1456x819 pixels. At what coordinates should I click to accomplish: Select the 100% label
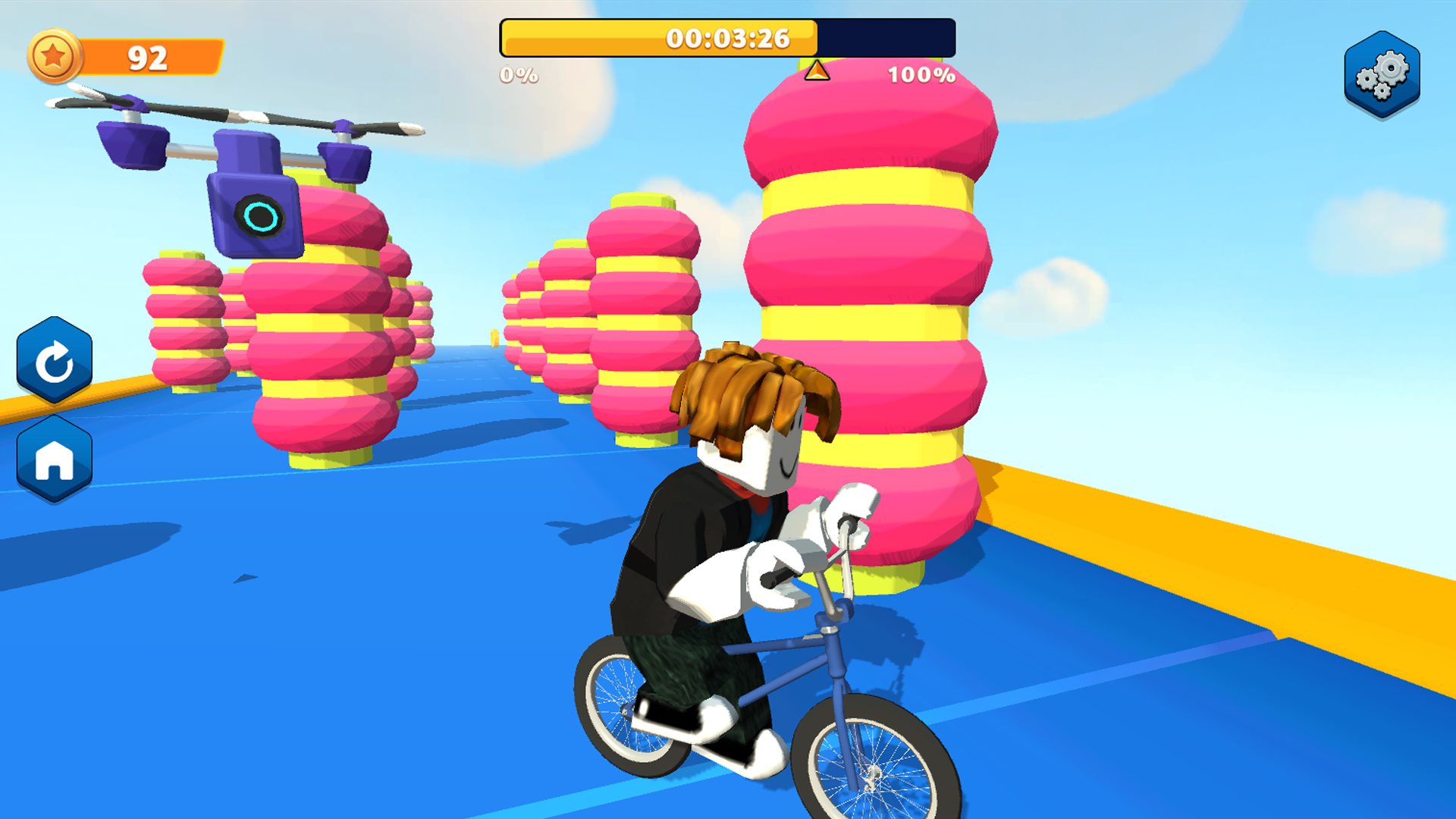point(921,75)
